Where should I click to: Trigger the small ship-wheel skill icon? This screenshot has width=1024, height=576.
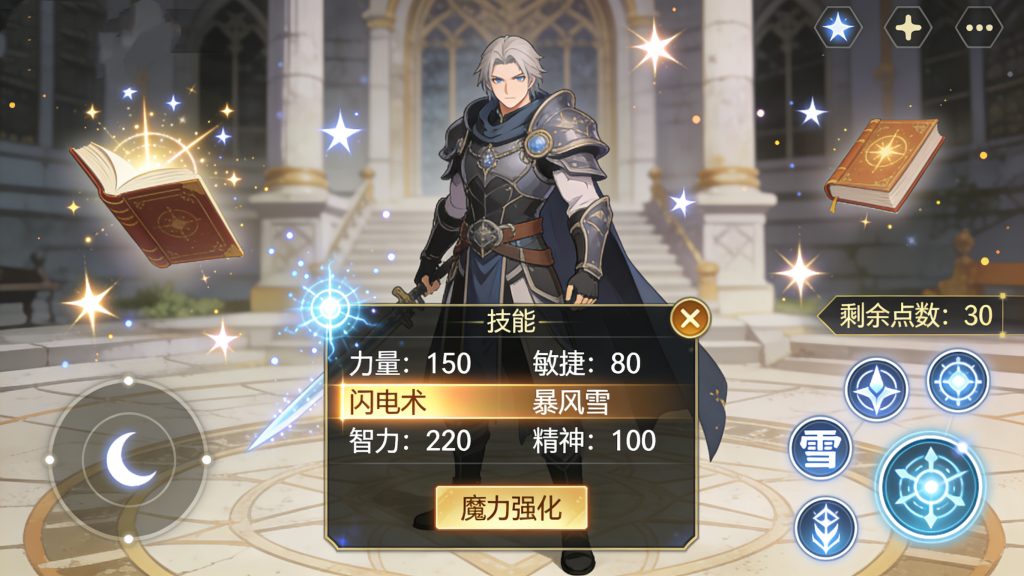[957, 380]
